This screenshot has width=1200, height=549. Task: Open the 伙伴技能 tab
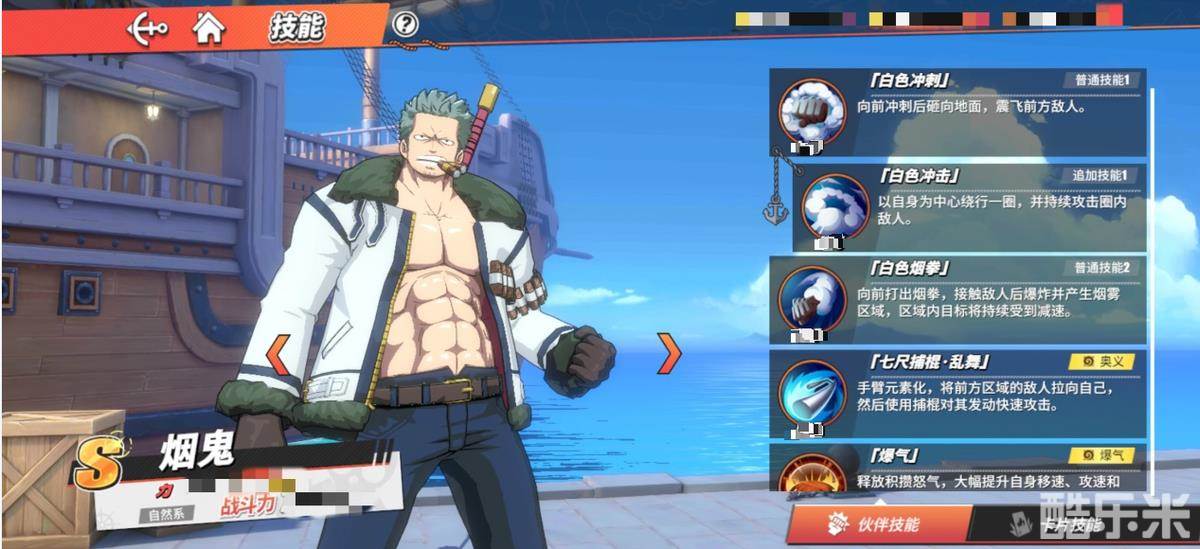[880, 524]
